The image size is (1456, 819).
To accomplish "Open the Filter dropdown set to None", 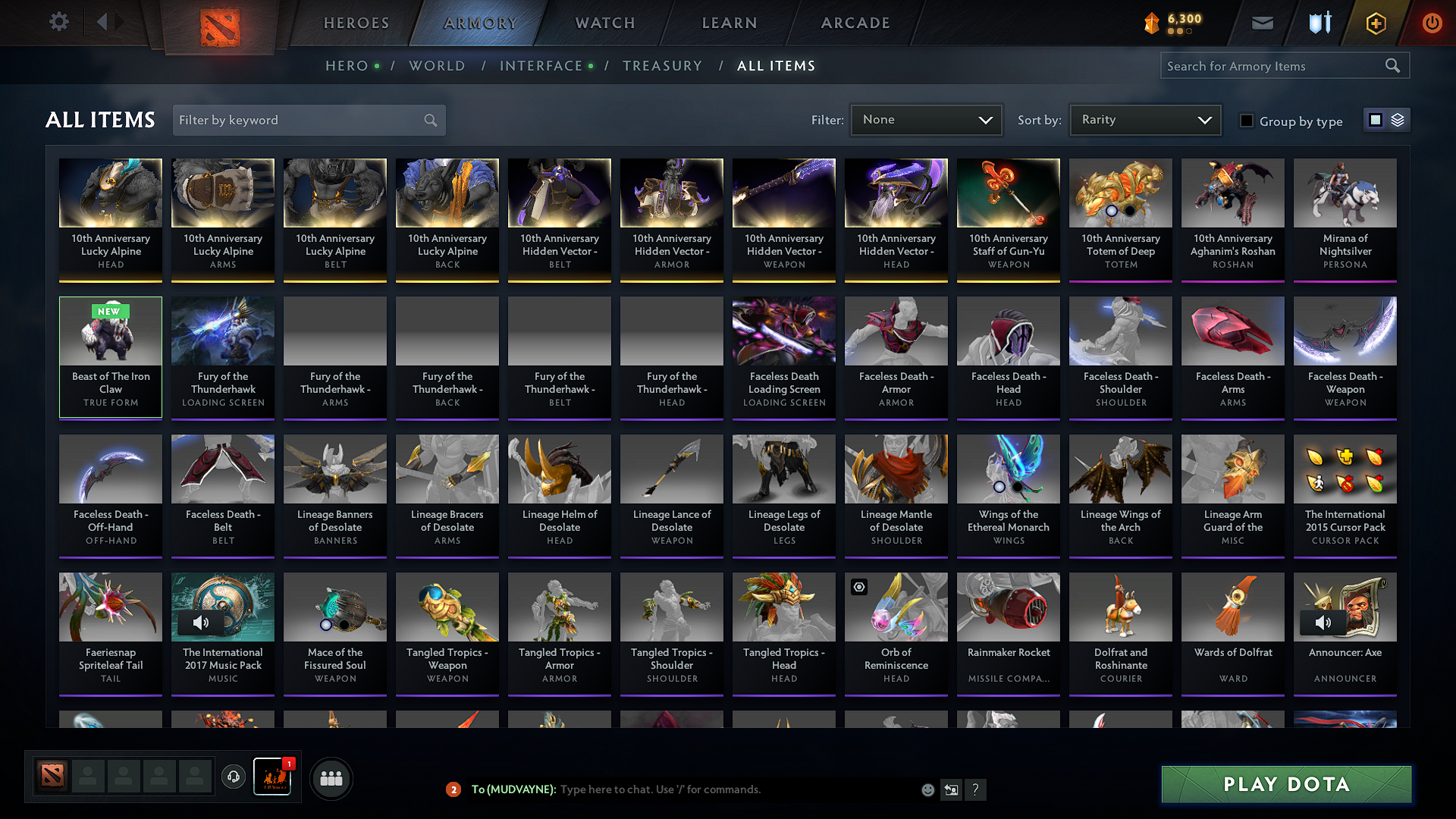I will coord(926,119).
